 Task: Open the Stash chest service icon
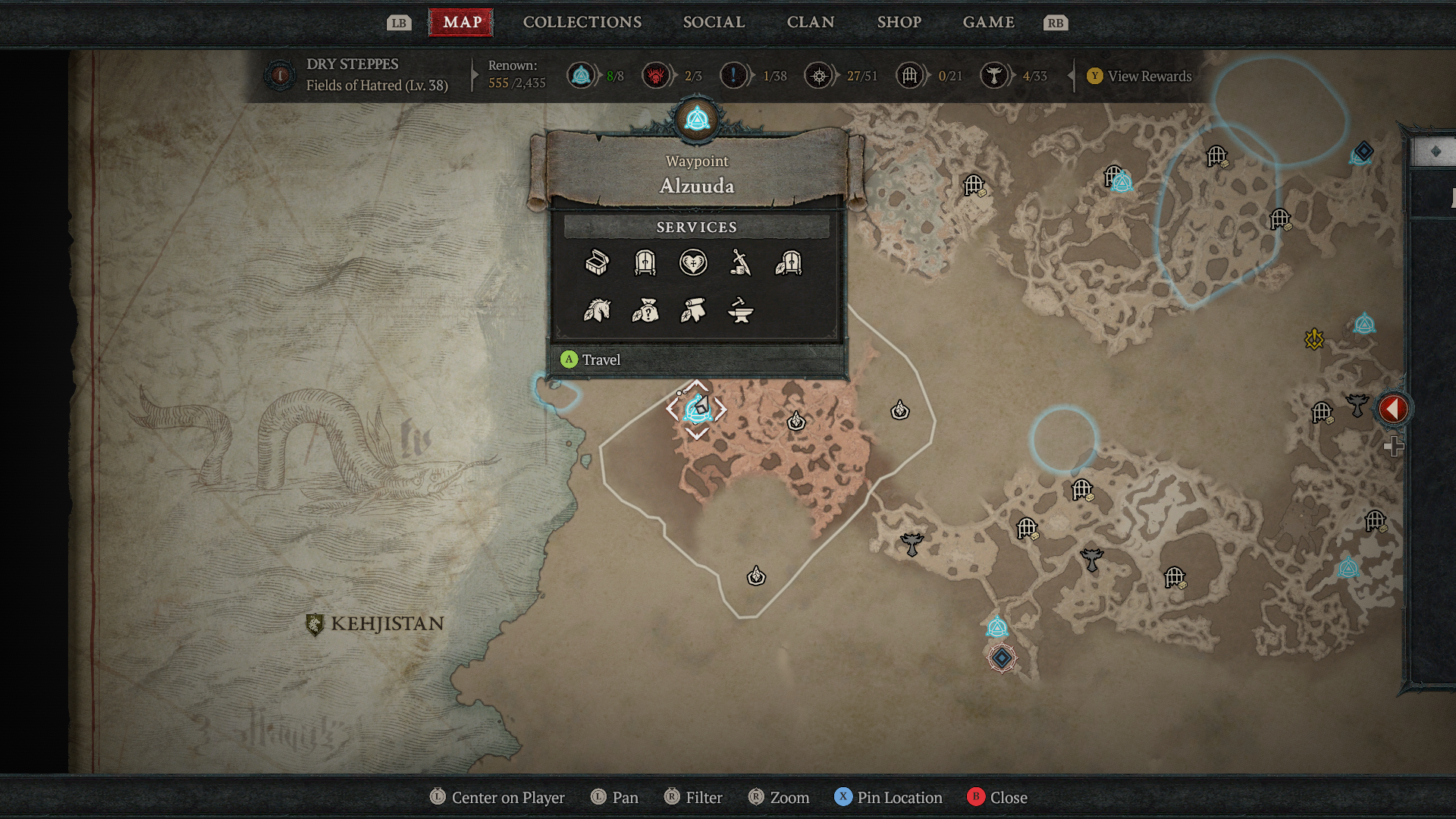tap(597, 264)
